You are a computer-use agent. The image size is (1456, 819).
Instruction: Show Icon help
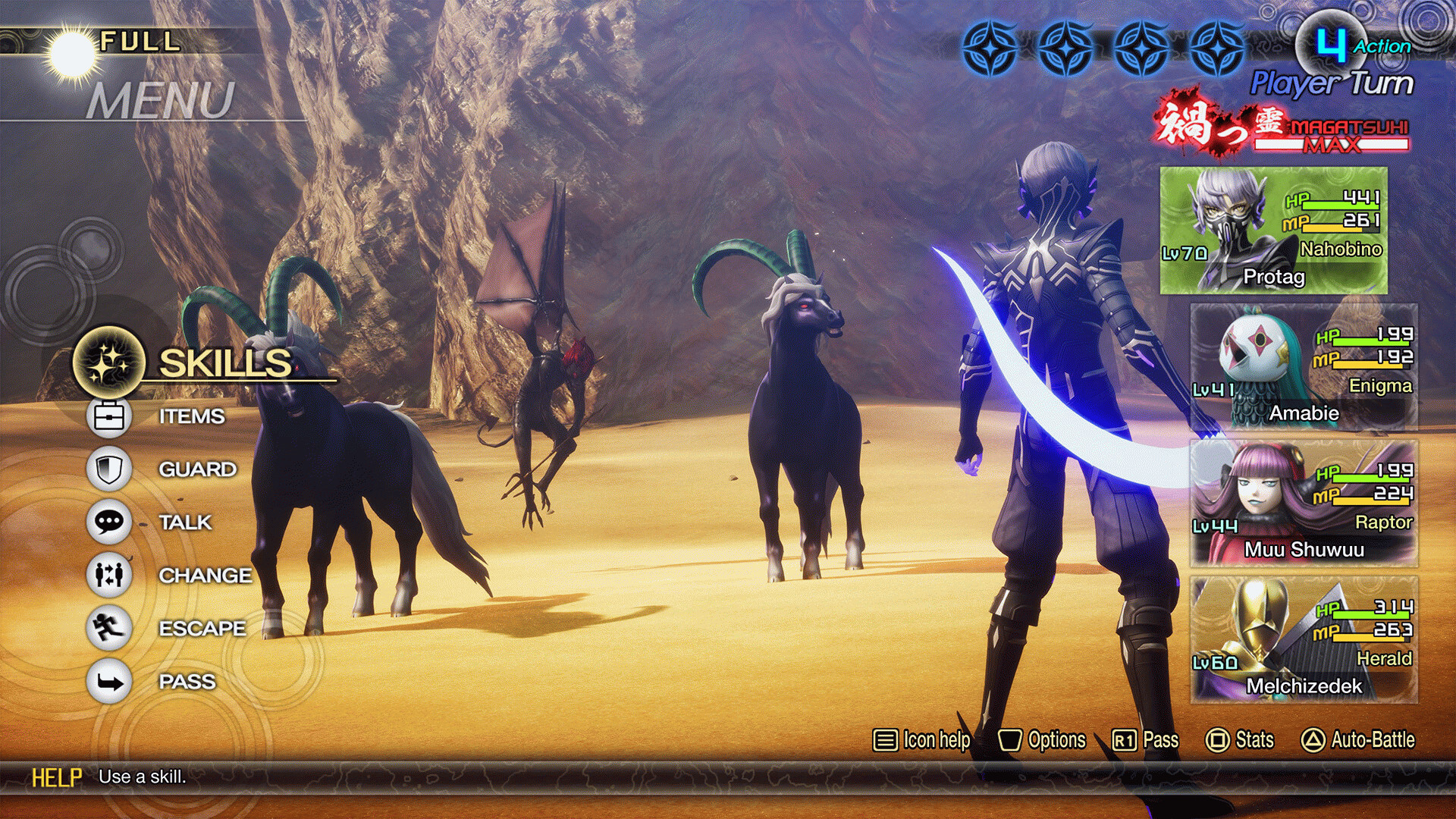click(921, 740)
